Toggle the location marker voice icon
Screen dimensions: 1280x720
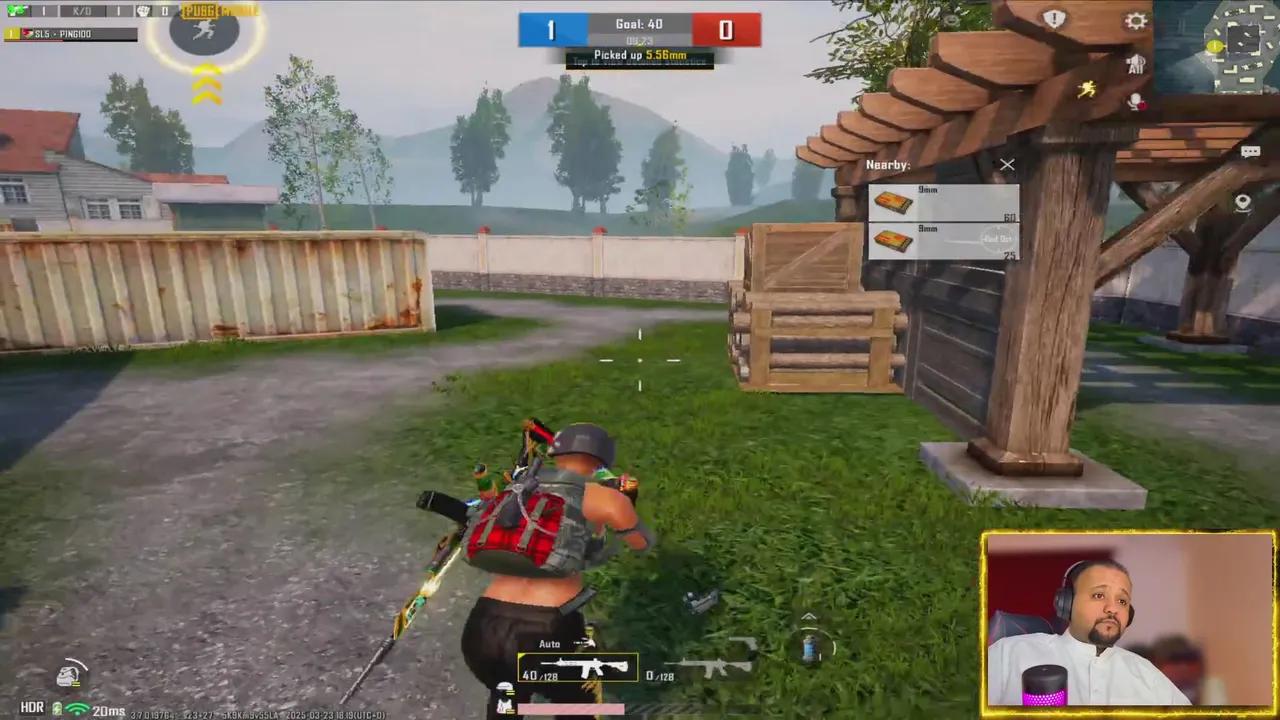[1242, 202]
